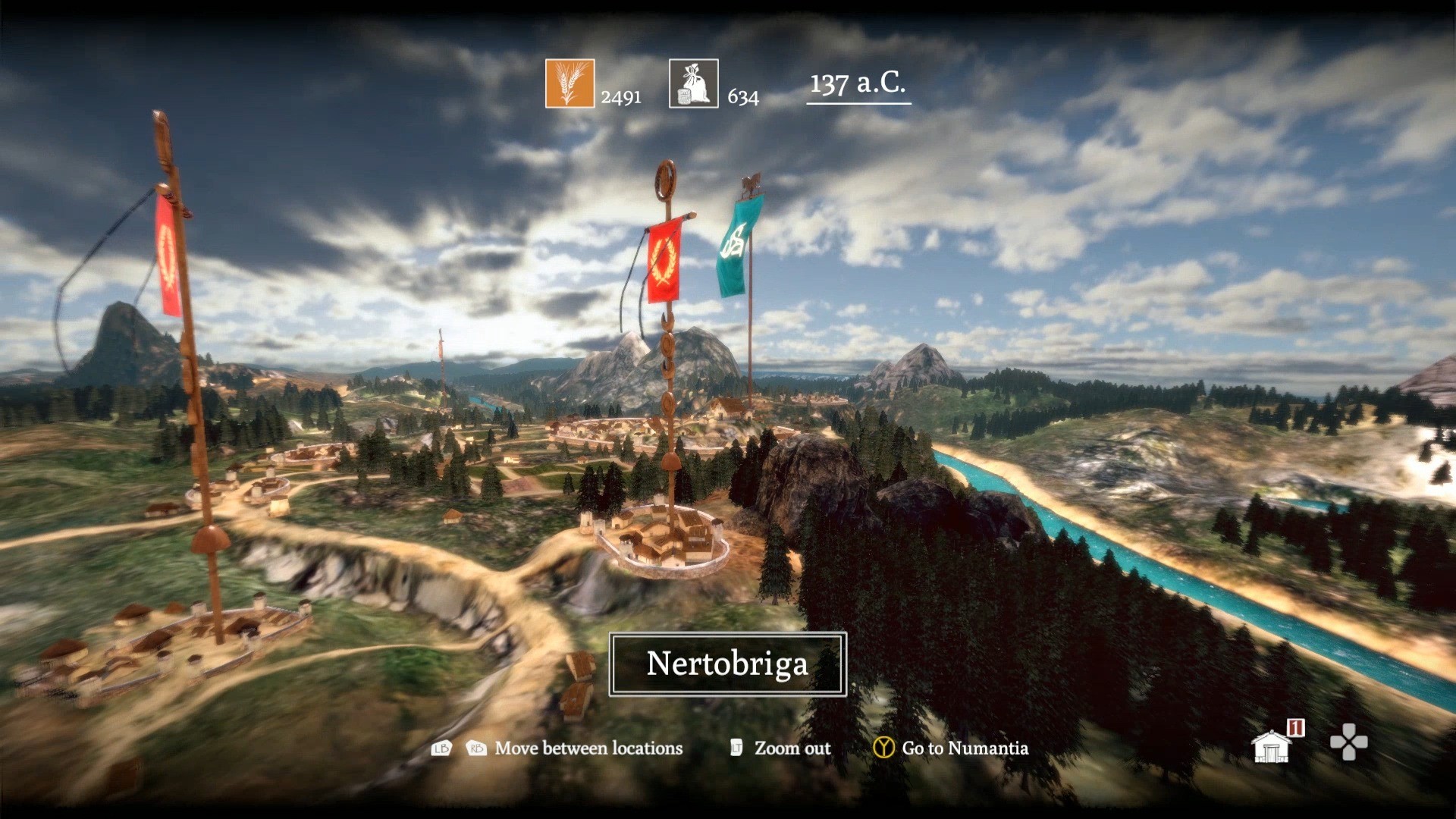Click the Zoom out command text
Image resolution: width=1456 pixels, height=819 pixels.
pos(792,748)
